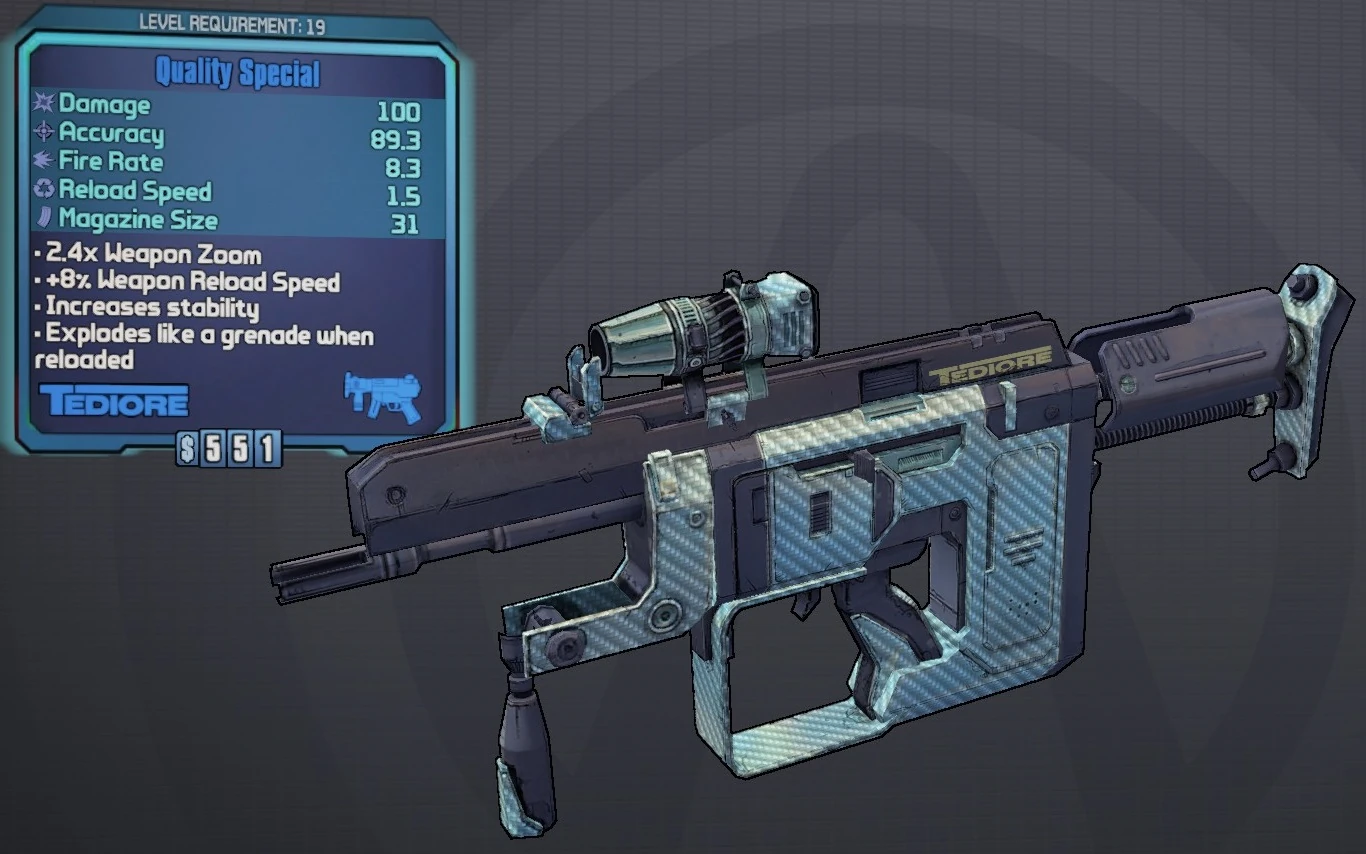1366x854 pixels.
Task: Click the blue SMG weapon silhouette icon
Action: pos(382,396)
